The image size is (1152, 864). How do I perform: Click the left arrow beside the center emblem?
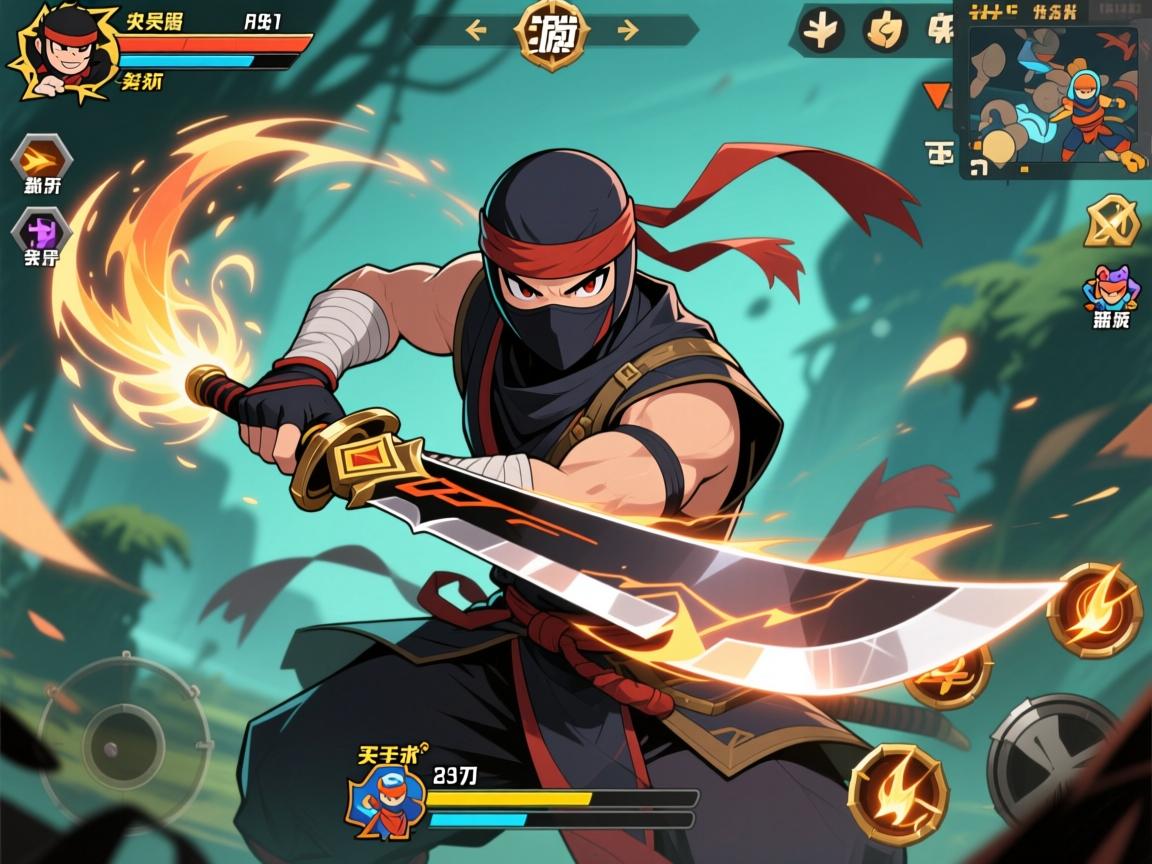476,30
